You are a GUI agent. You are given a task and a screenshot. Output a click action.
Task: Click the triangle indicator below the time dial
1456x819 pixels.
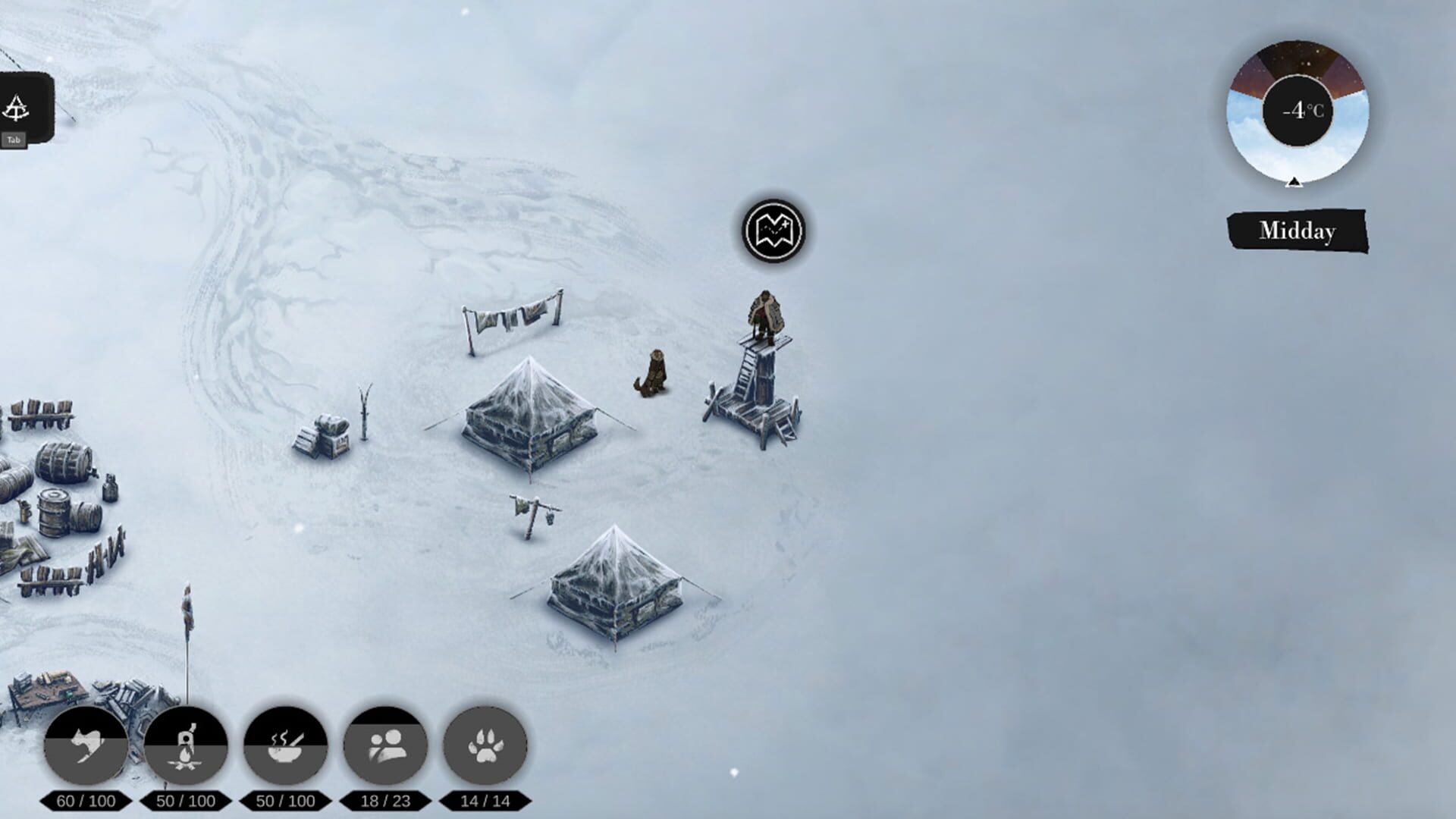(1294, 182)
